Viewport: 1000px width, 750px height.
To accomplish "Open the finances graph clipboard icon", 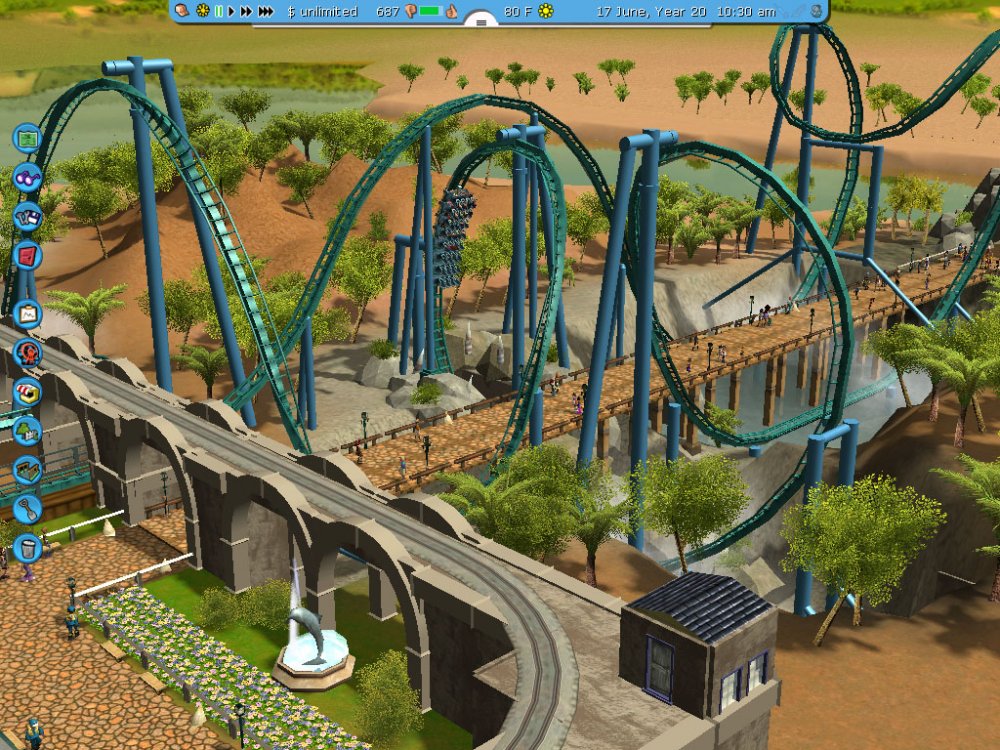I will (x=27, y=314).
